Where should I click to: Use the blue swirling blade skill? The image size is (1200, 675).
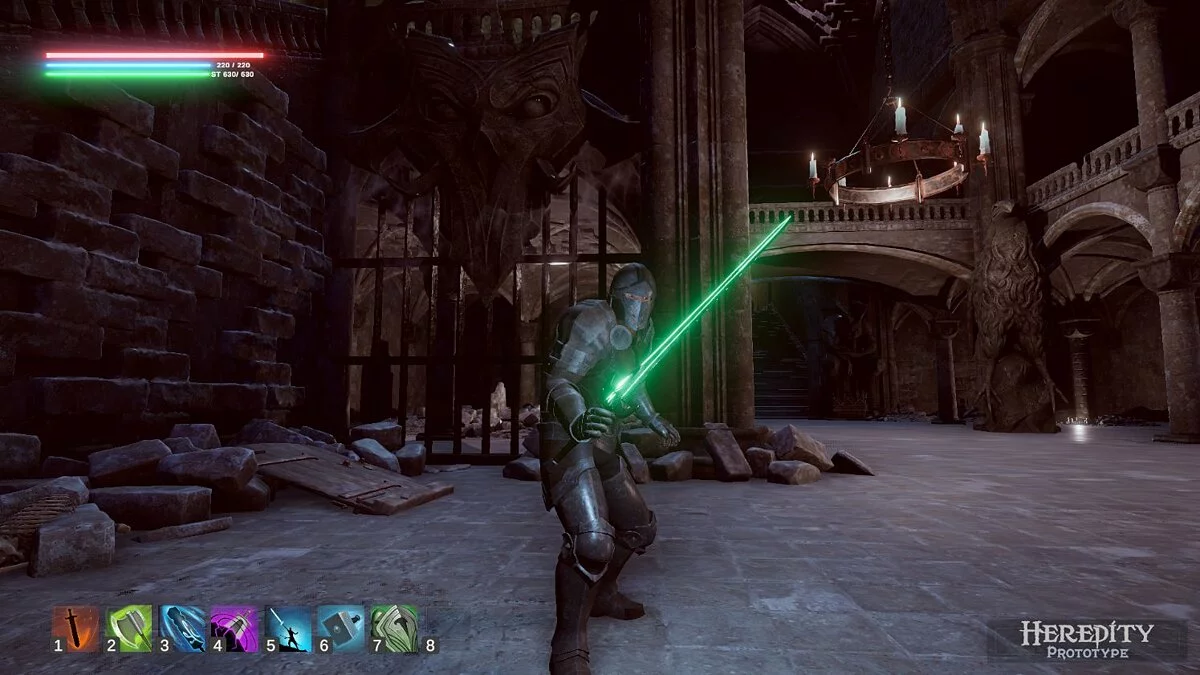pyautogui.click(x=183, y=629)
